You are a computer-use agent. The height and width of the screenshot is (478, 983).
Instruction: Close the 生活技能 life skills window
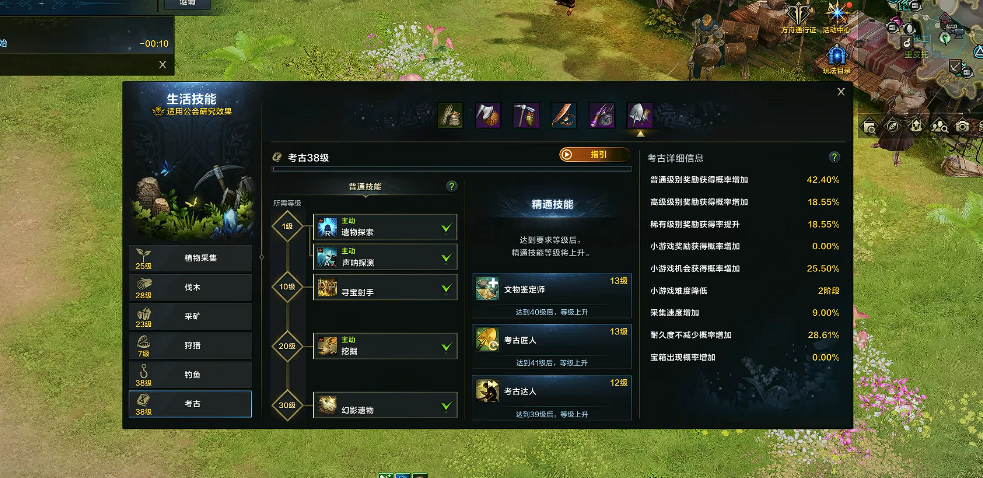[841, 92]
